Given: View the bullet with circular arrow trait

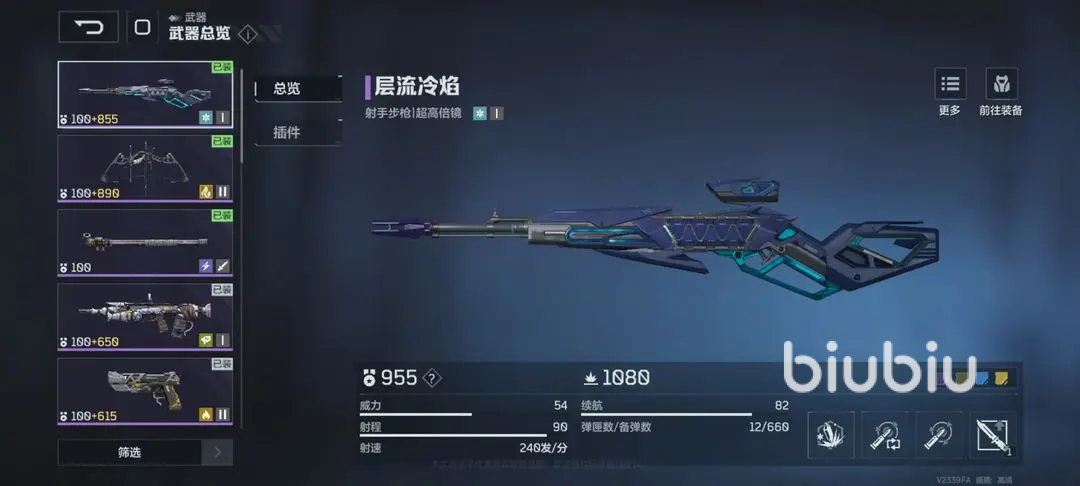Looking at the screenshot, I should [x=940, y=435].
